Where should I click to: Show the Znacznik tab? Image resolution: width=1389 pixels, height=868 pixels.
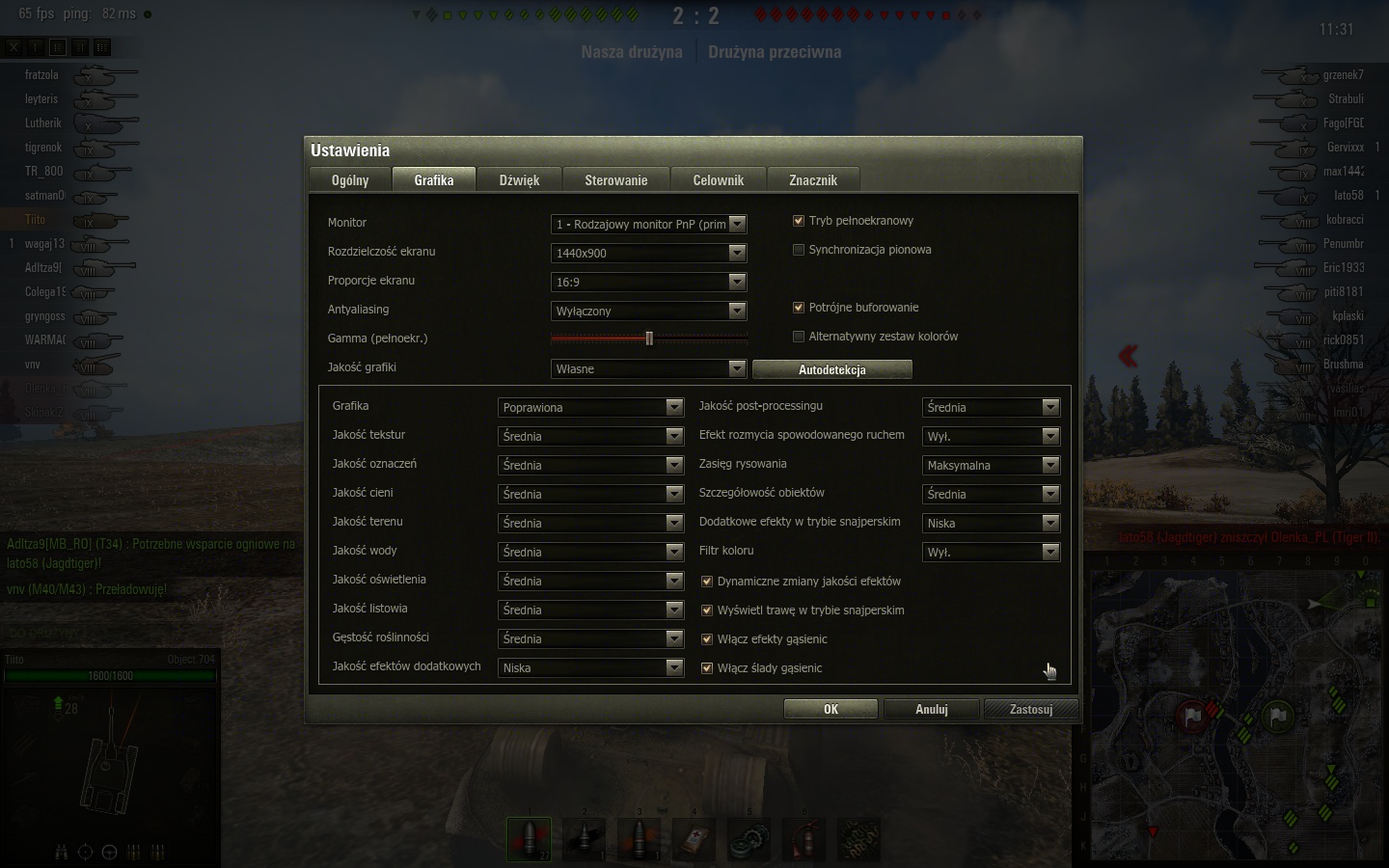click(812, 180)
